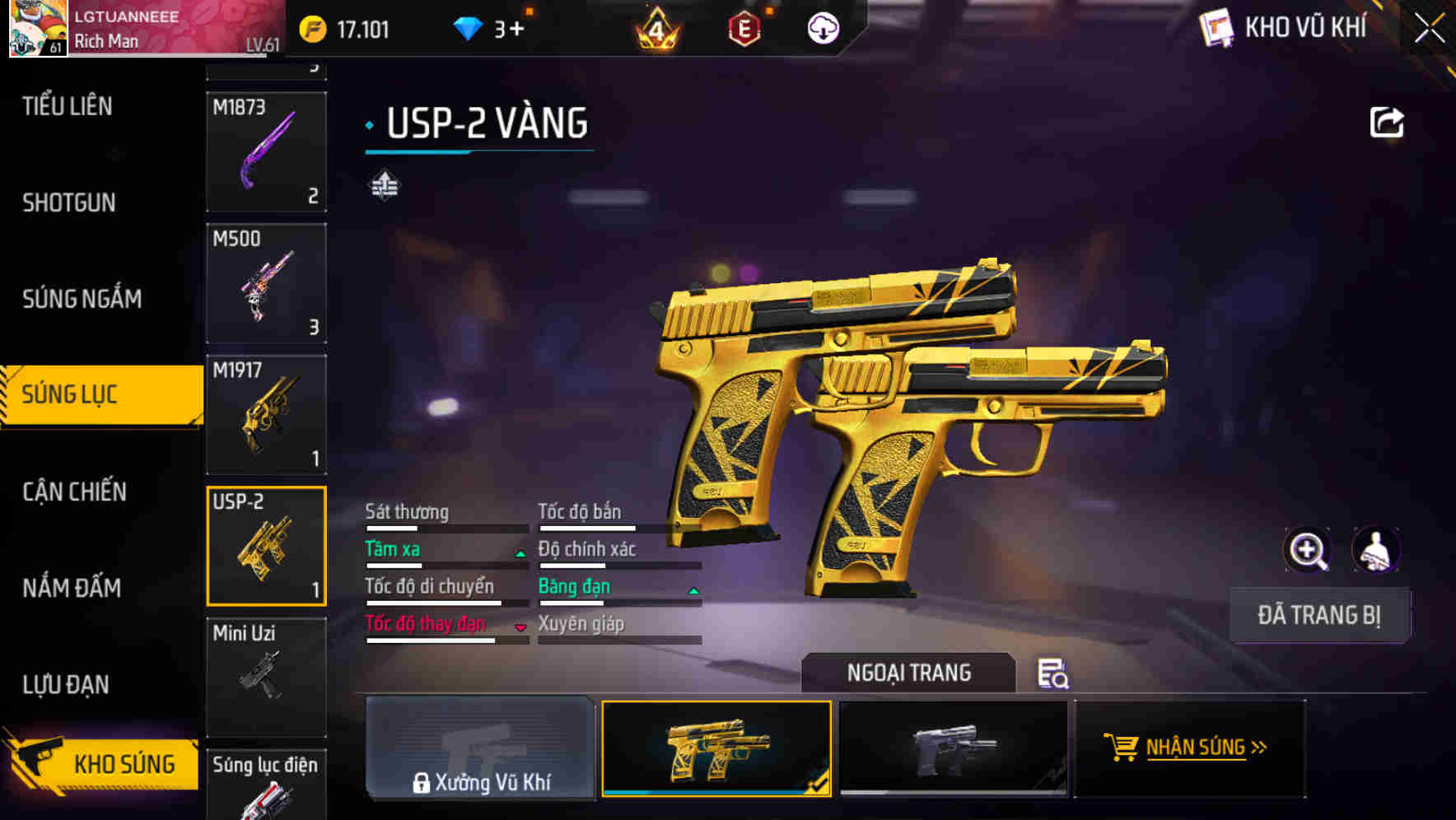This screenshot has height=820, width=1456.
Task: Click the ĐÃ TRANG BỊ button
Action: point(1318,615)
